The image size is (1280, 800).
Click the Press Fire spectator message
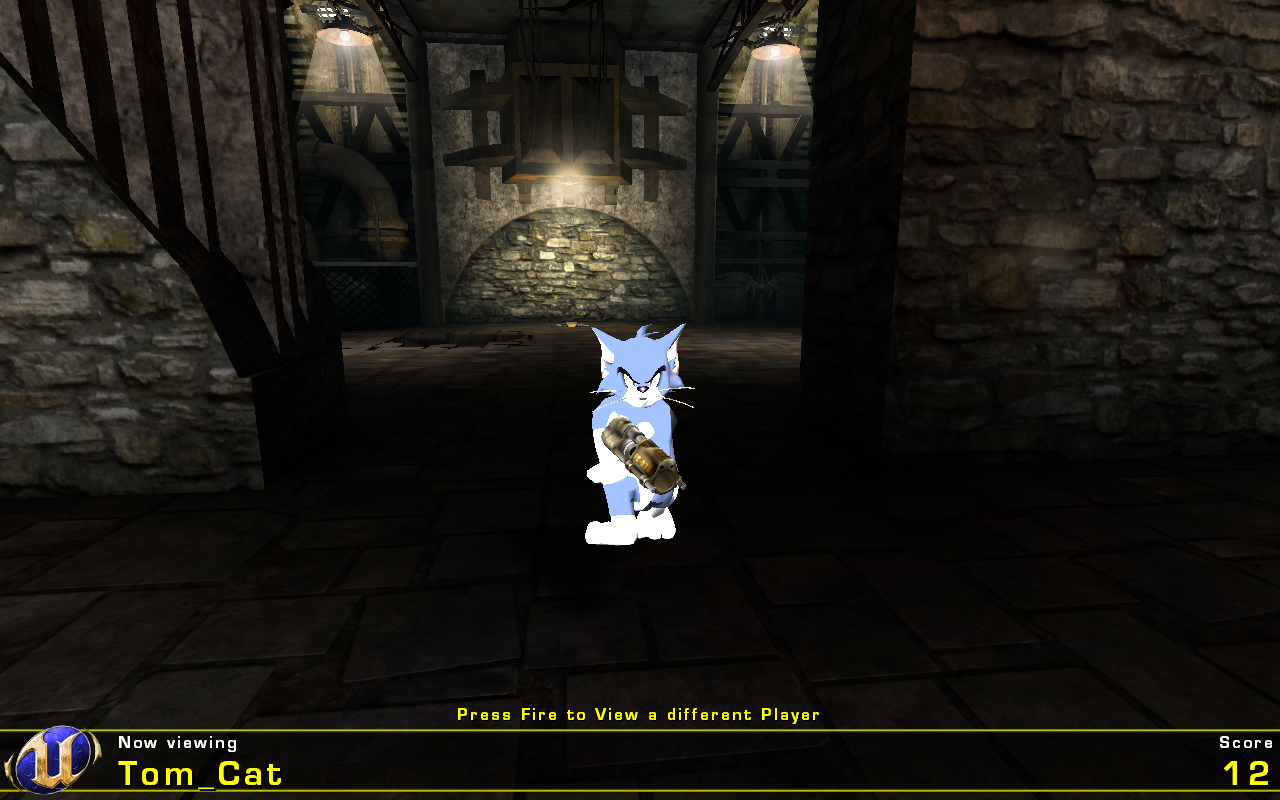(637, 714)
